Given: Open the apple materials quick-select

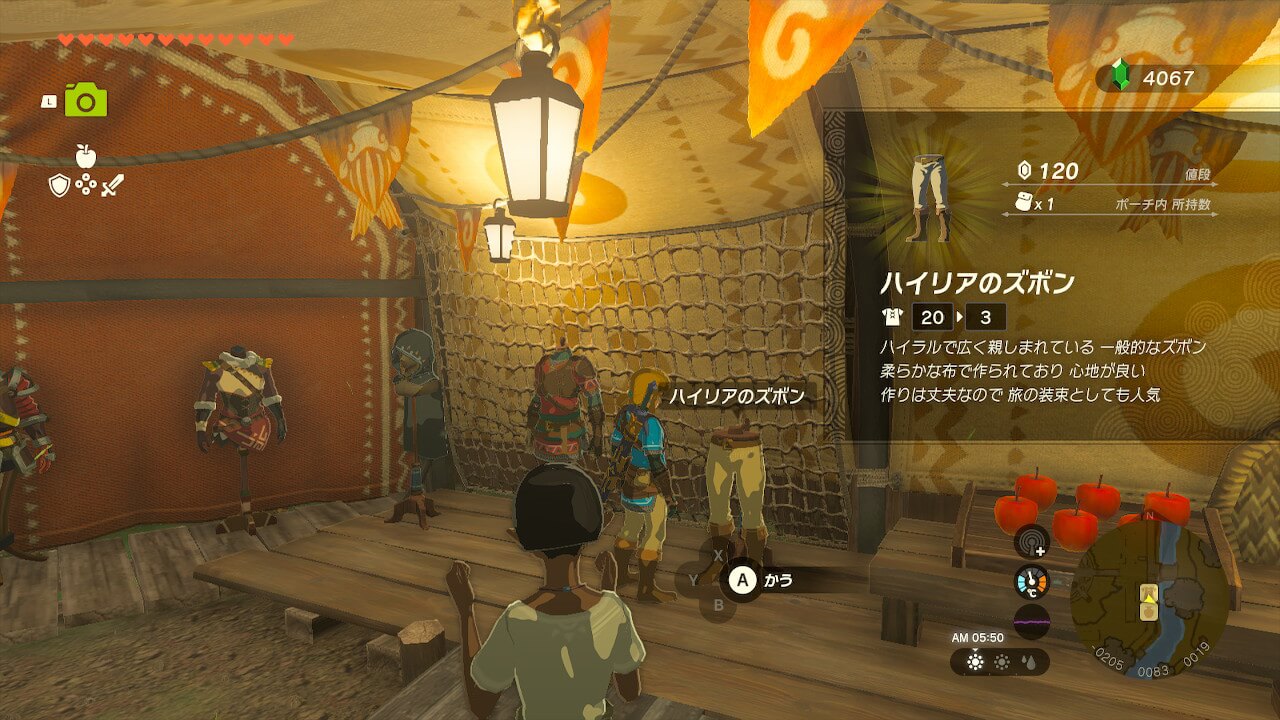Looking at the screenshot, I should click(85, 155).
